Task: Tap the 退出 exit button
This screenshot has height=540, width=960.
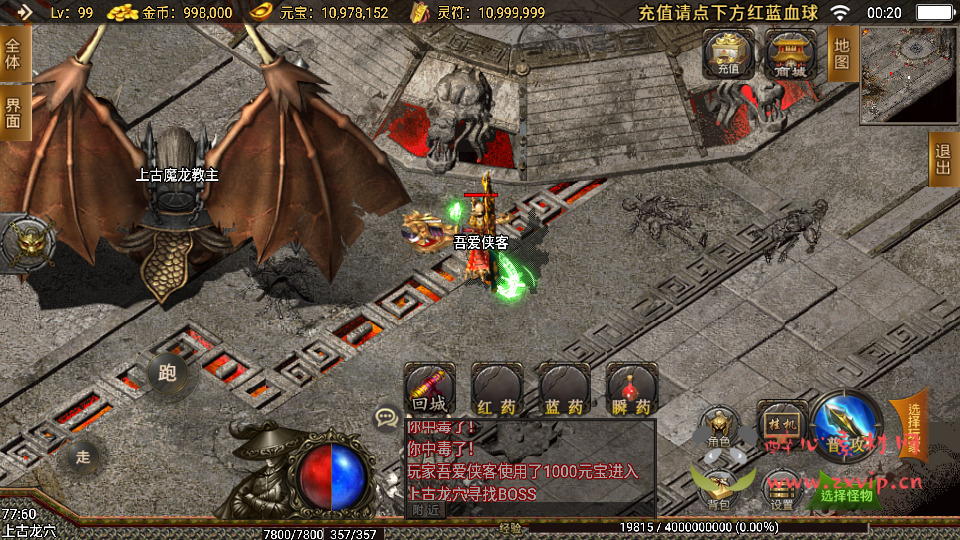Action: coord(943,159)
